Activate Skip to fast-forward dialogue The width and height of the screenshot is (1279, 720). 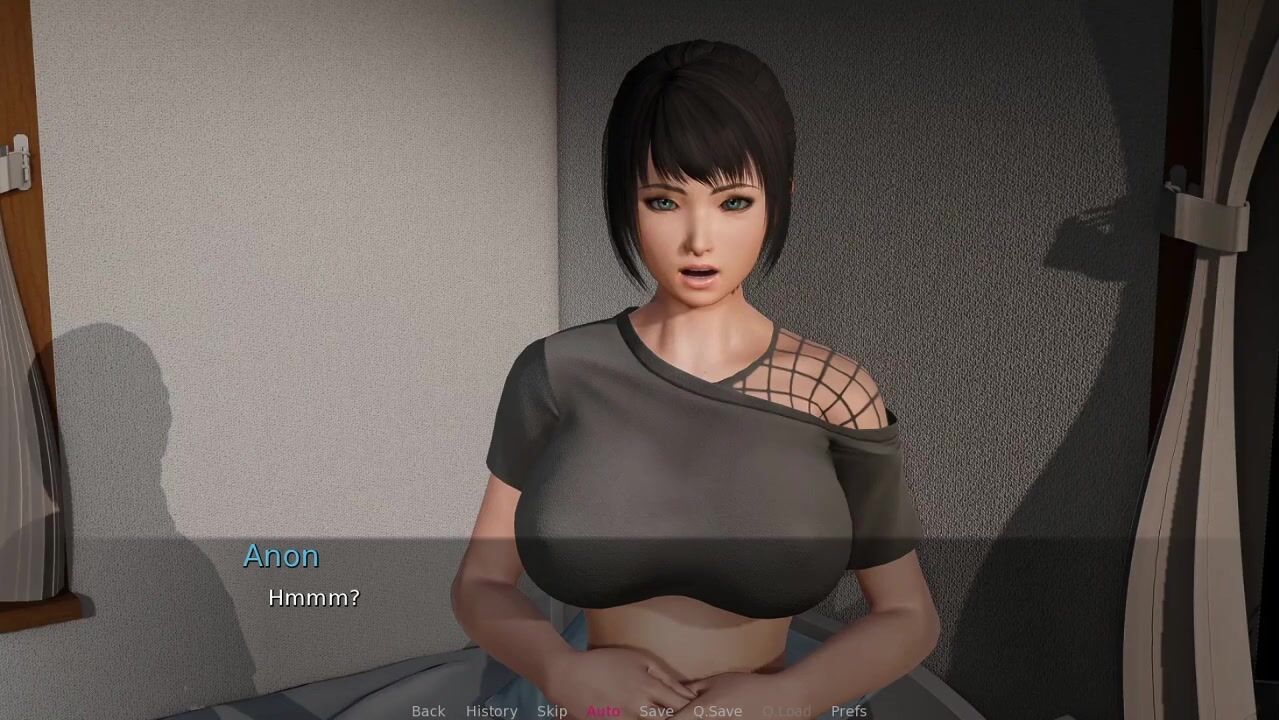click(552, 711)
